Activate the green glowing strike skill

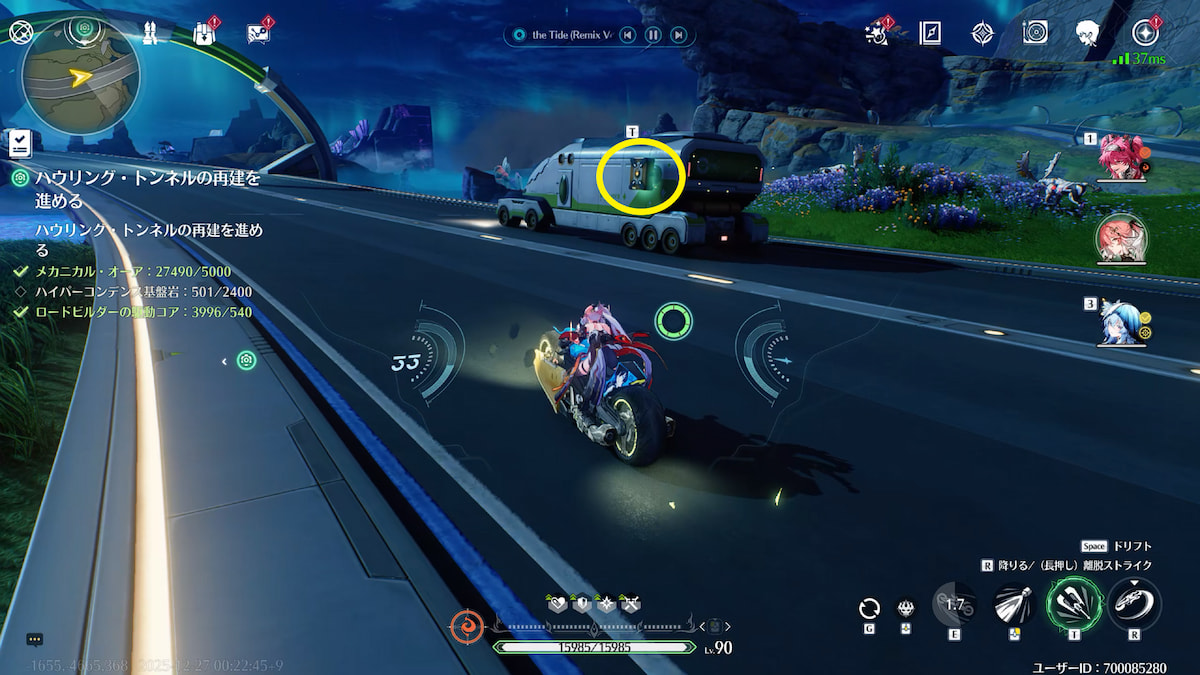[1073, 603]
